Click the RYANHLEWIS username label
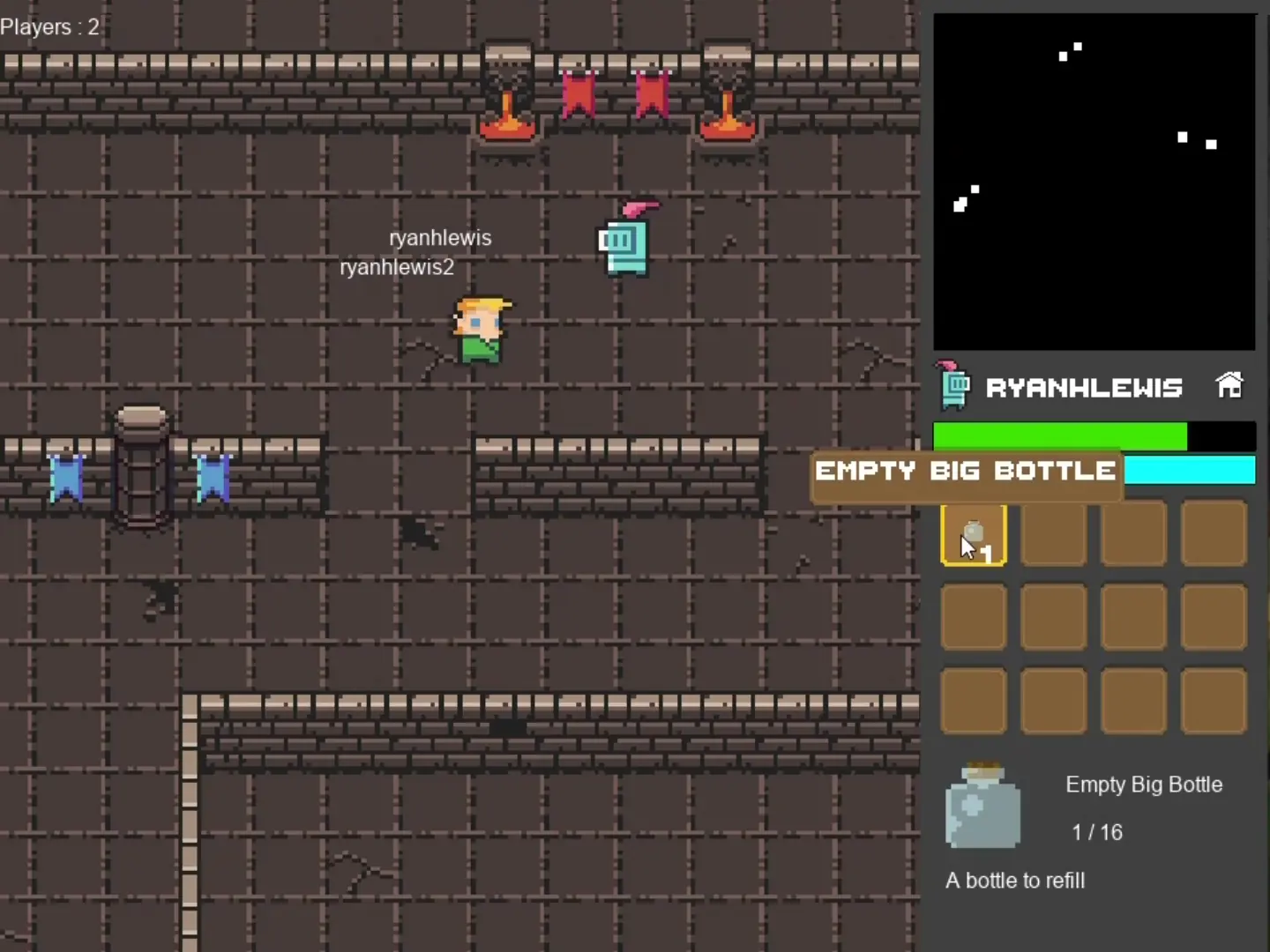 (1083, 387)
